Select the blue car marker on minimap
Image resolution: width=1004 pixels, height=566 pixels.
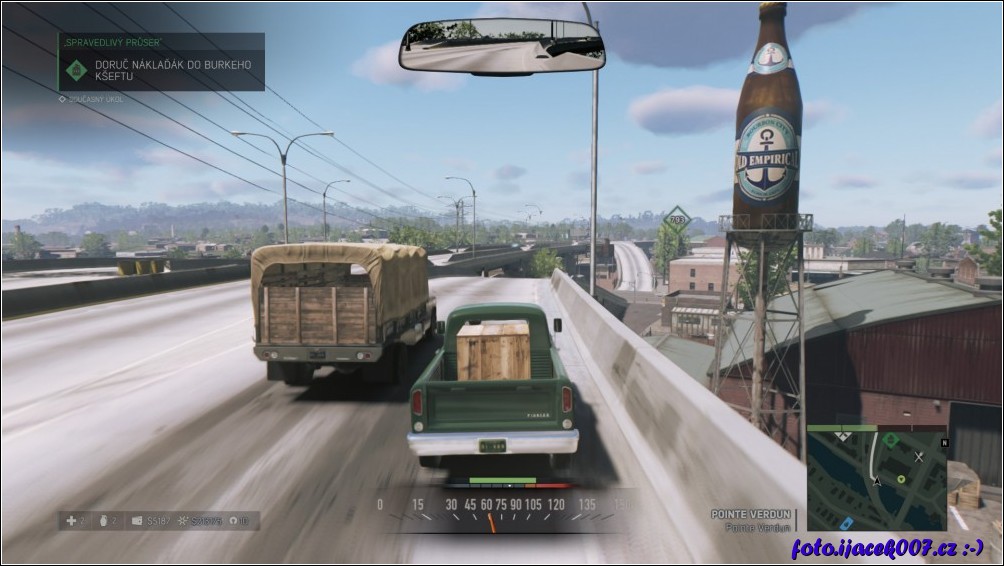click(845, 522)
